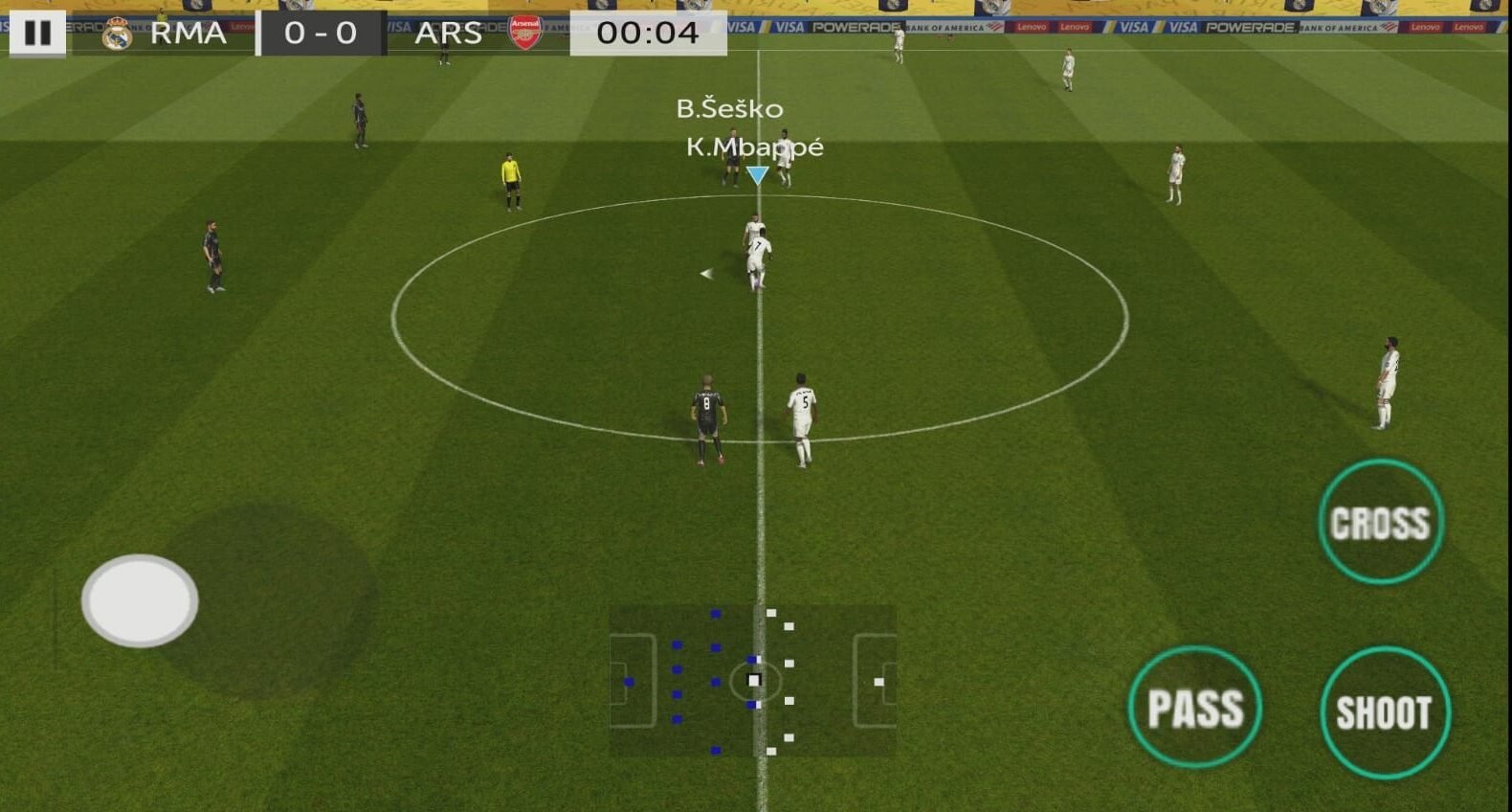Hit the SHOOT button
The image size is (1512, 812).
(x=1384, y=711)
